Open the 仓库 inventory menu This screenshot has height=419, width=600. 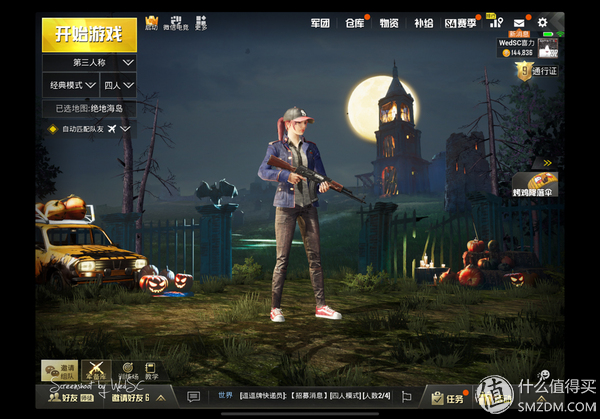(x=355, y=22)
